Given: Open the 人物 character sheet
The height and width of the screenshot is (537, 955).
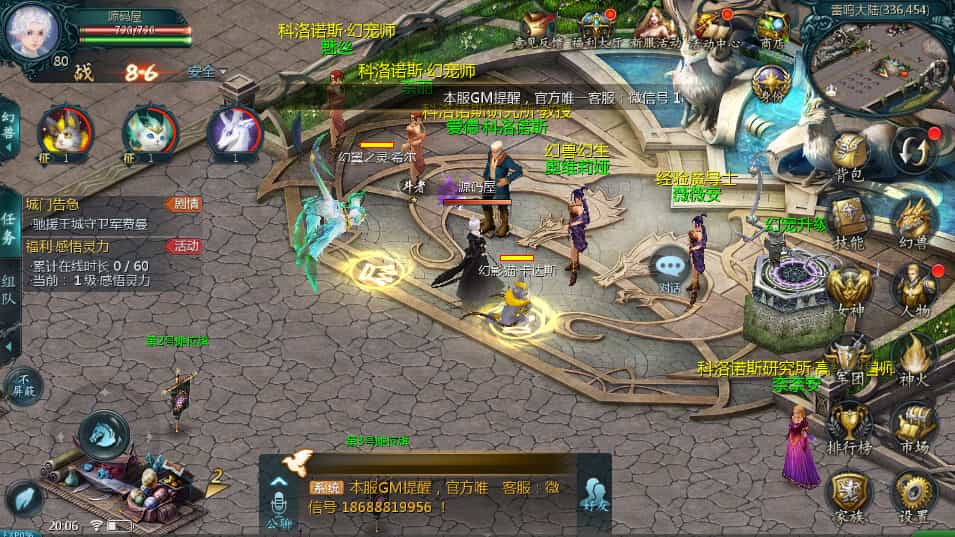Looking at the screenshot, I should click(x=912, y=288).
